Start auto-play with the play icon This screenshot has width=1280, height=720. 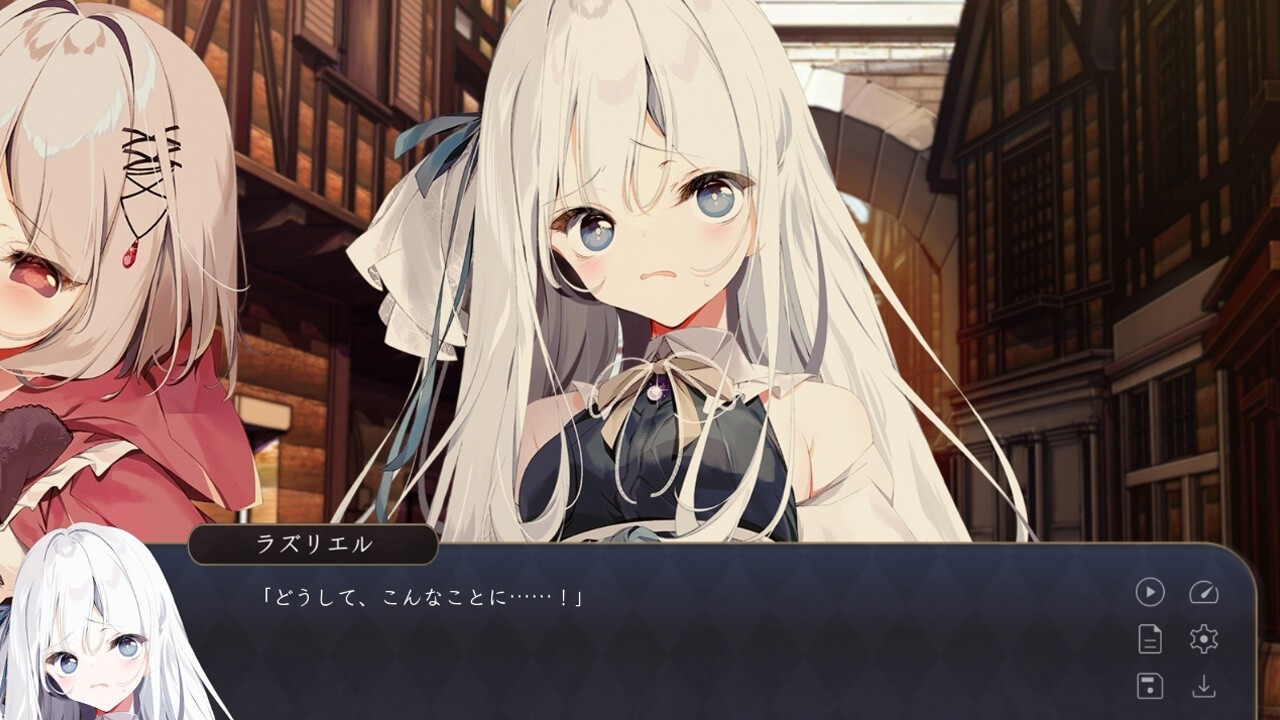coord(1150,591)
